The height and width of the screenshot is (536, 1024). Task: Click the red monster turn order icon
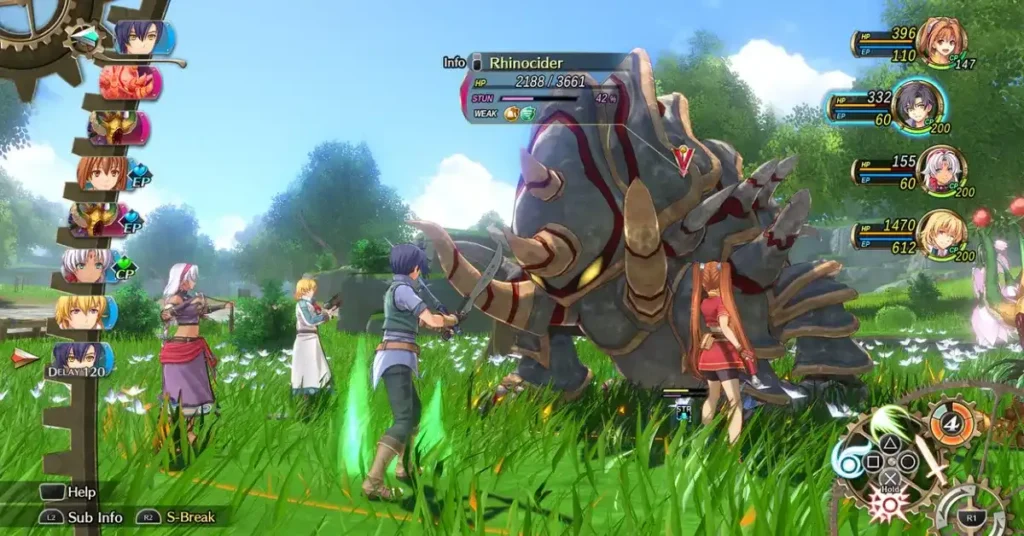tap(130, 83)
